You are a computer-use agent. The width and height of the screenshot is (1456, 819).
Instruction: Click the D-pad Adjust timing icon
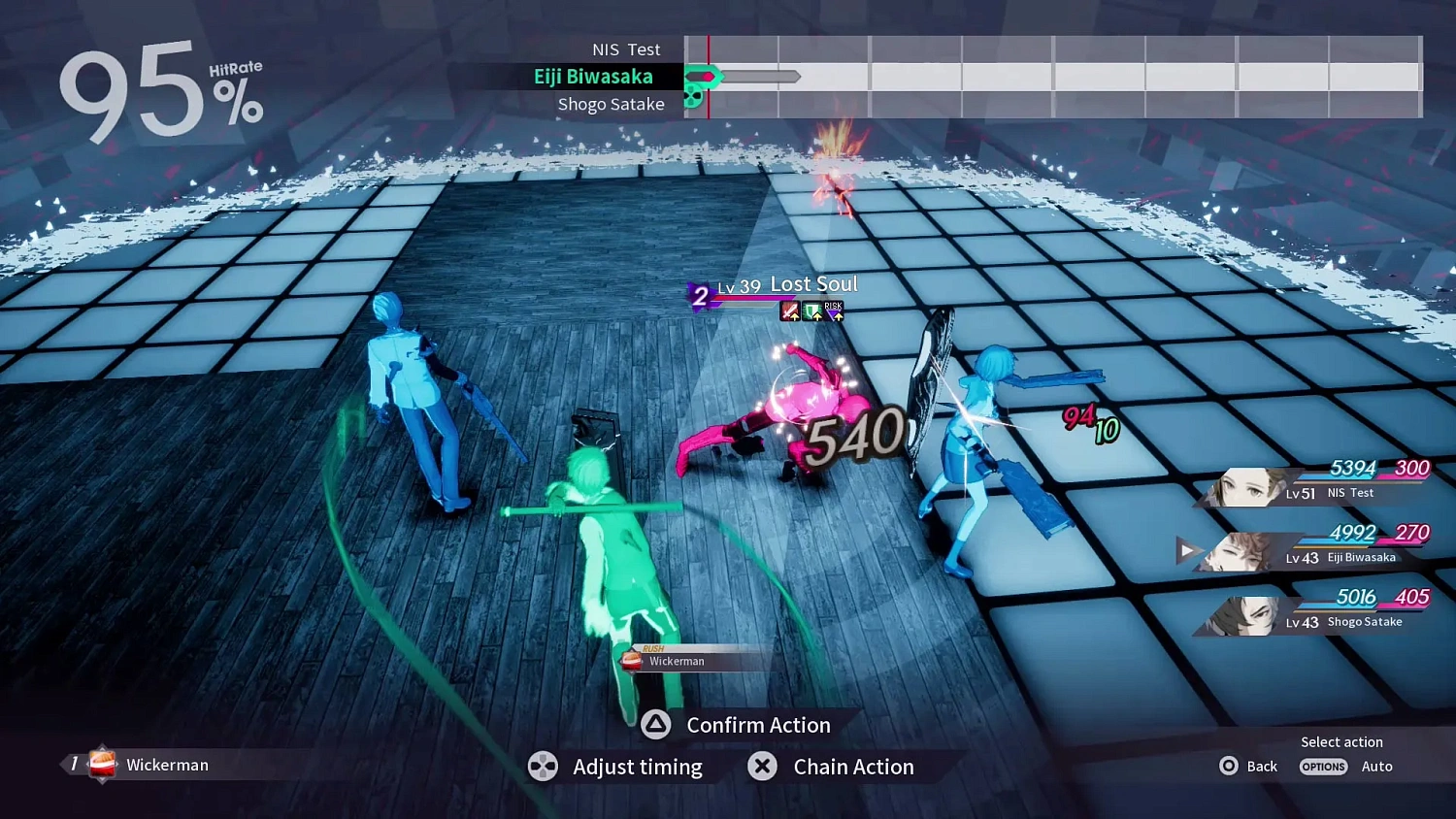(x=544, y=767)
